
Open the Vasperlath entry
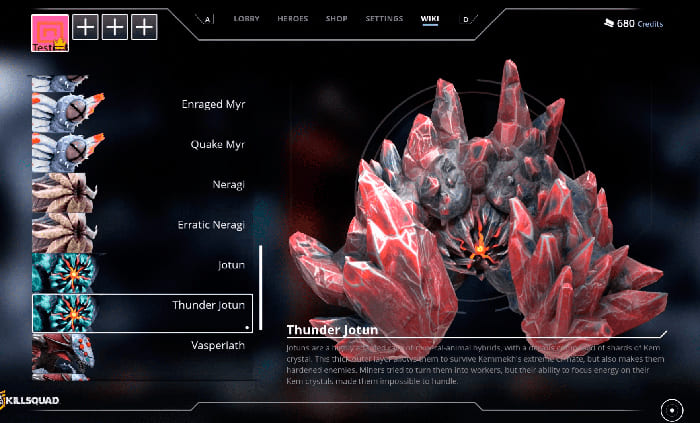click(x=140, y=345)
